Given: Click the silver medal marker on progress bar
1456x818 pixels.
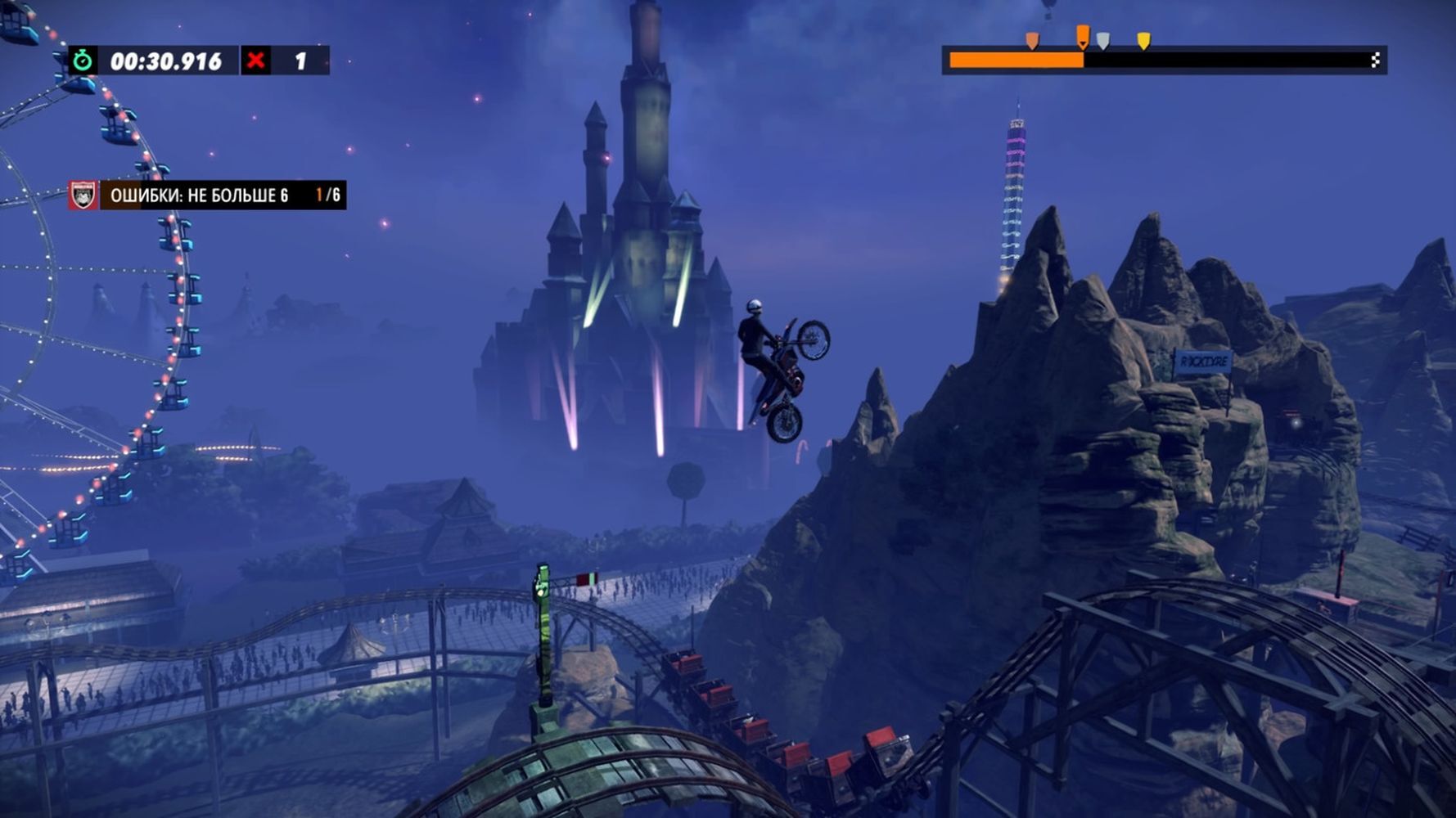Looking at the screenshot, I should coord(1103,41).
